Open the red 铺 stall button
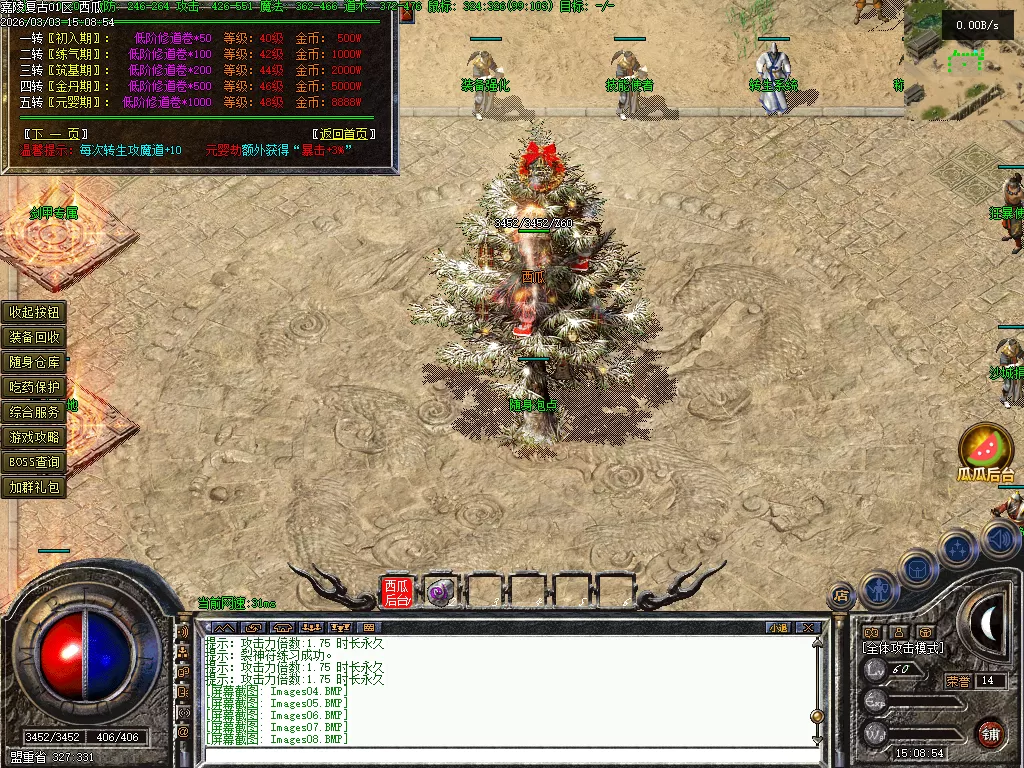 tap(990, 733)
